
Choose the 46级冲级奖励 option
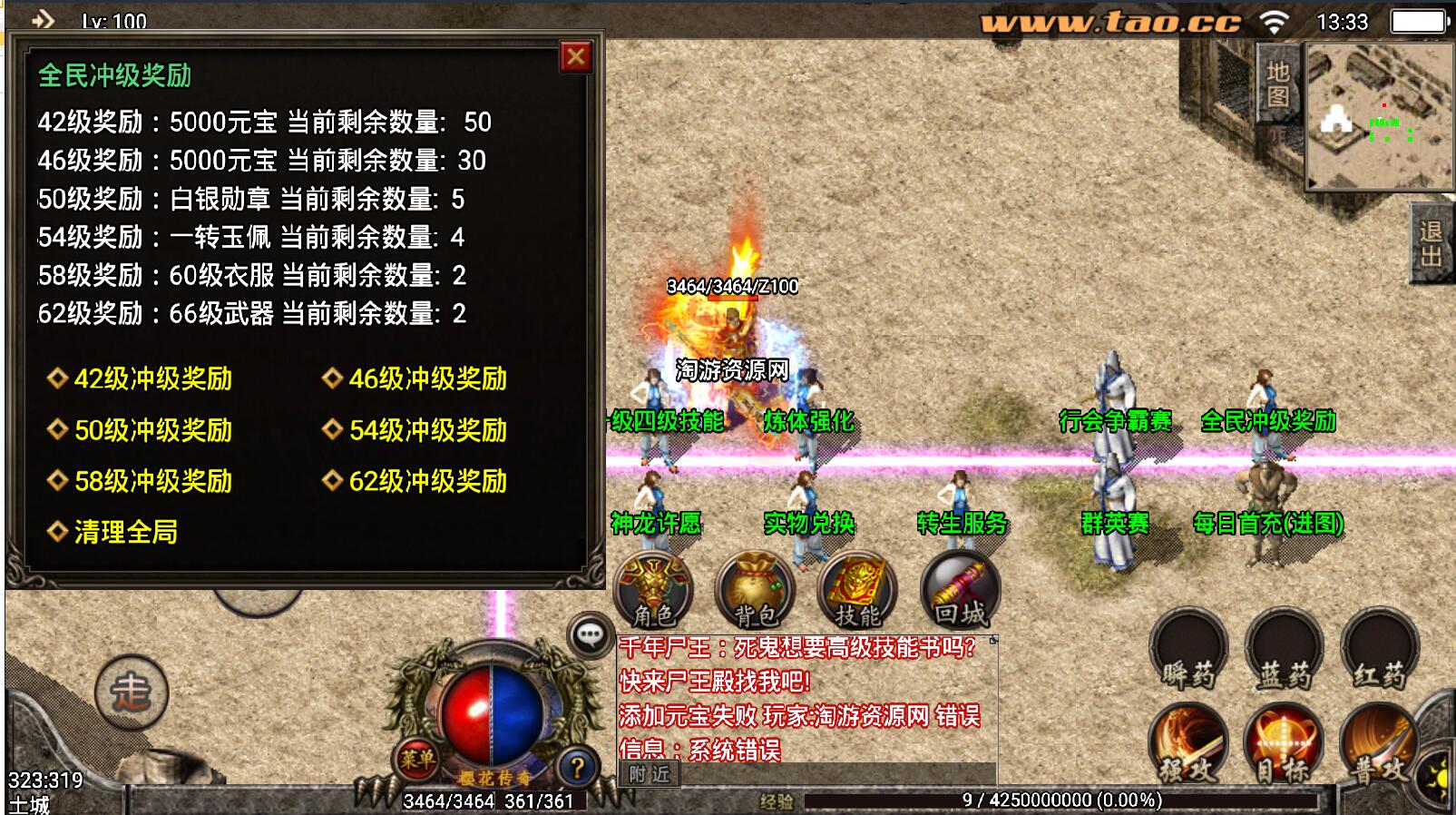click(427, 378)
